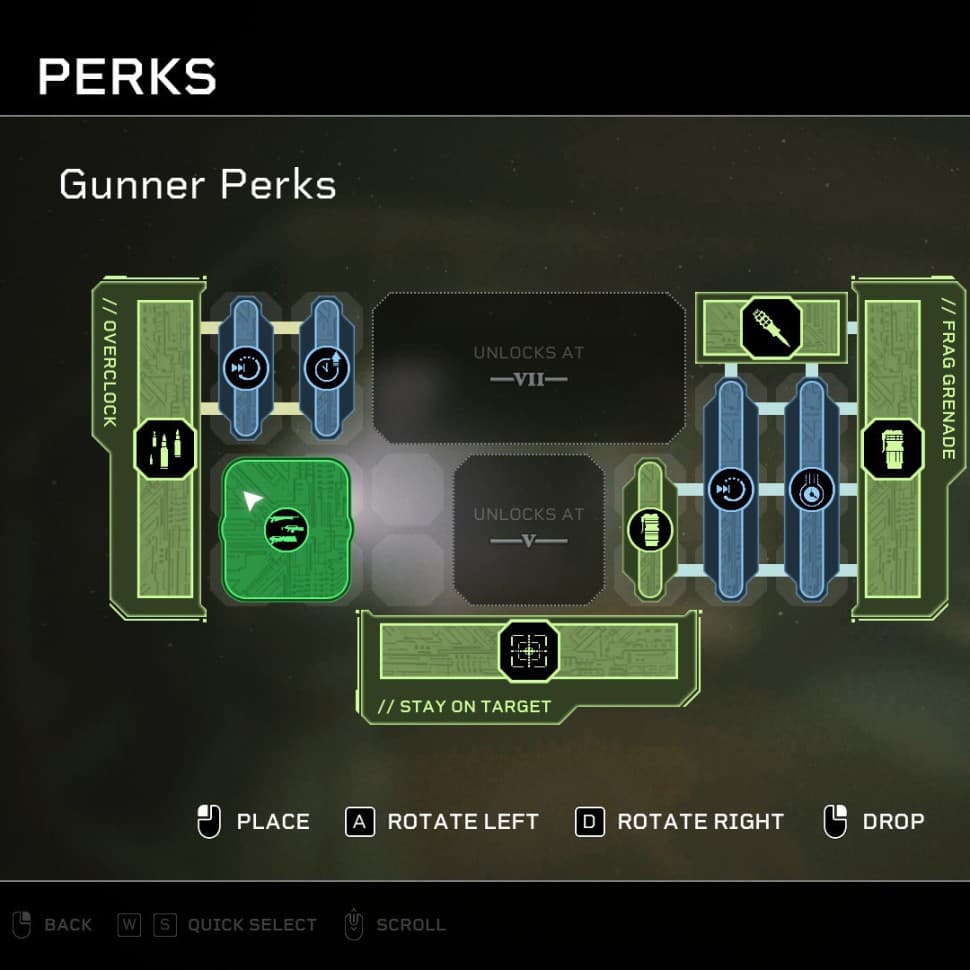Select the locked slot unlocking at V

tap(528, 528)
